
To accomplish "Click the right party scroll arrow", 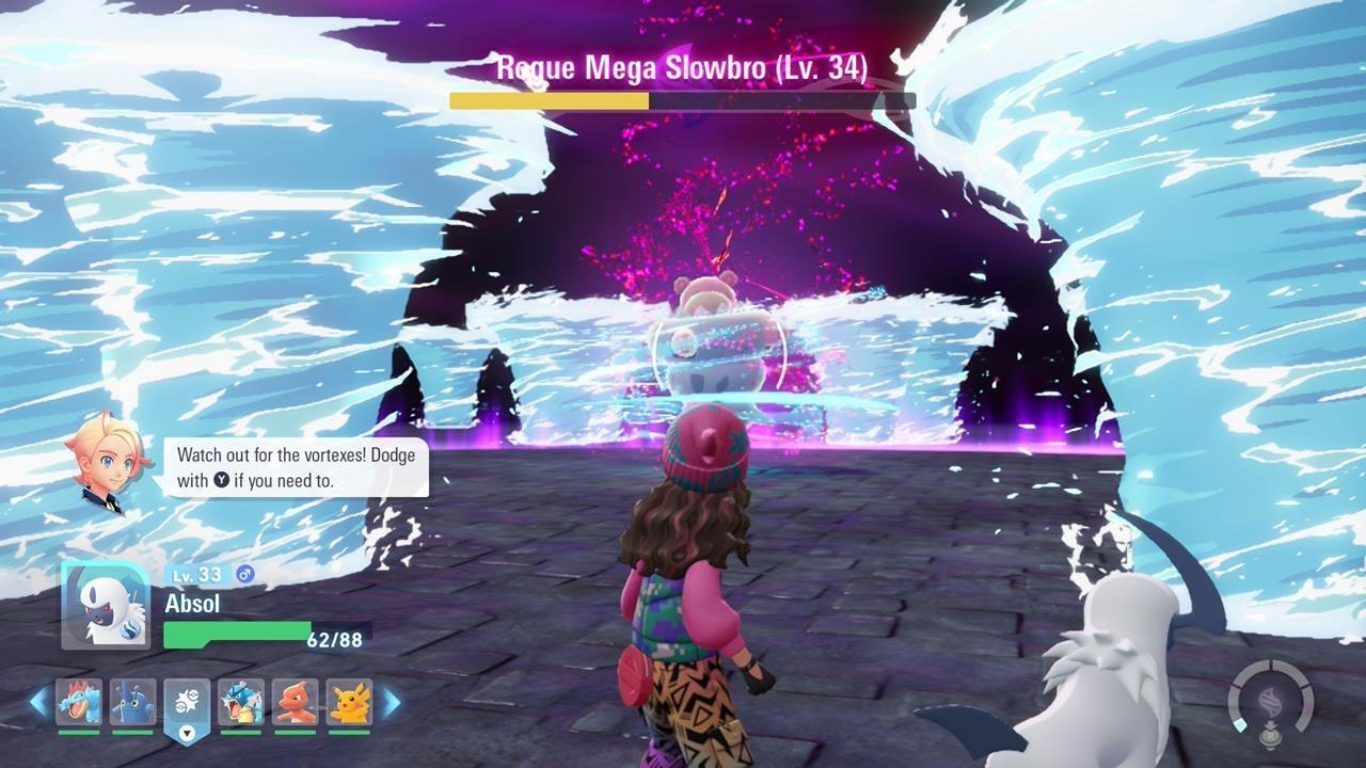I will tap(391, 702).
